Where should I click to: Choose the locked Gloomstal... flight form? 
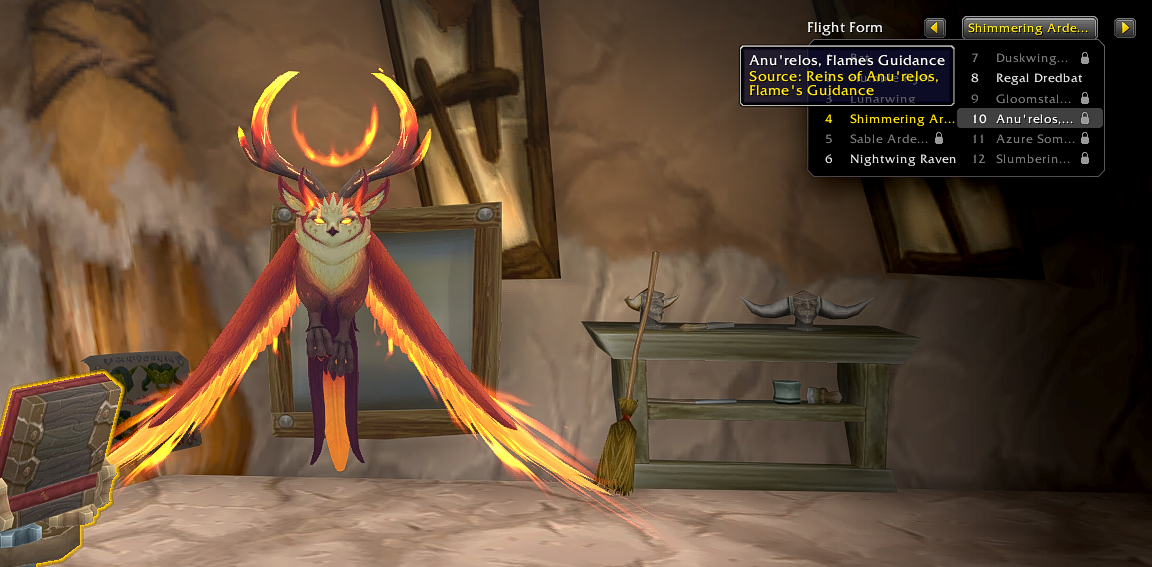(x=1030, y=99)
